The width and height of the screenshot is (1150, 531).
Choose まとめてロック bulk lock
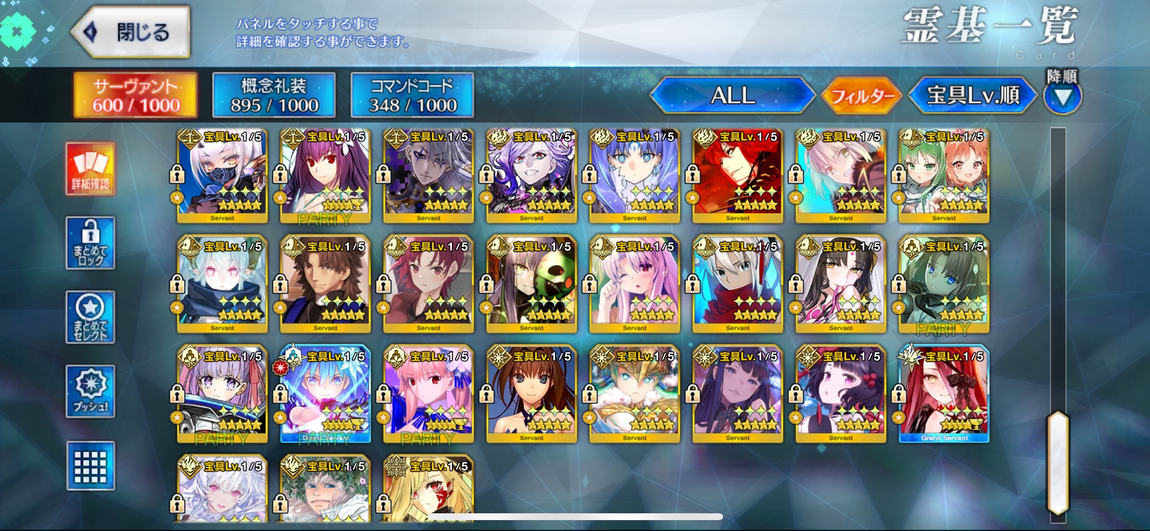pos(90,243)
